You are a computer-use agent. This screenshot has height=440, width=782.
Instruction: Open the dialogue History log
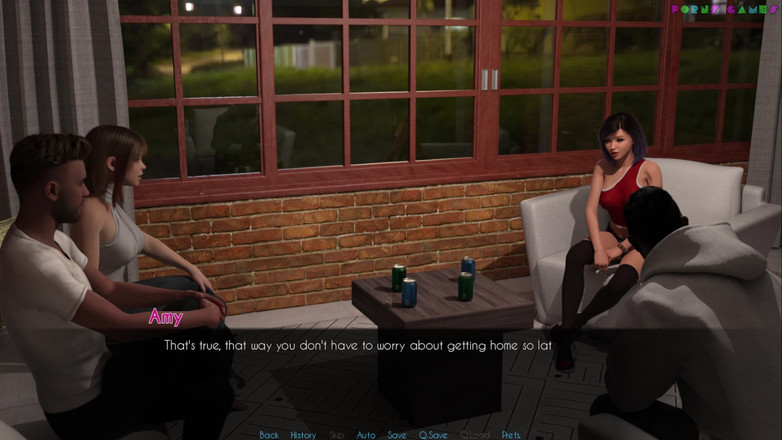click(303, 435)
